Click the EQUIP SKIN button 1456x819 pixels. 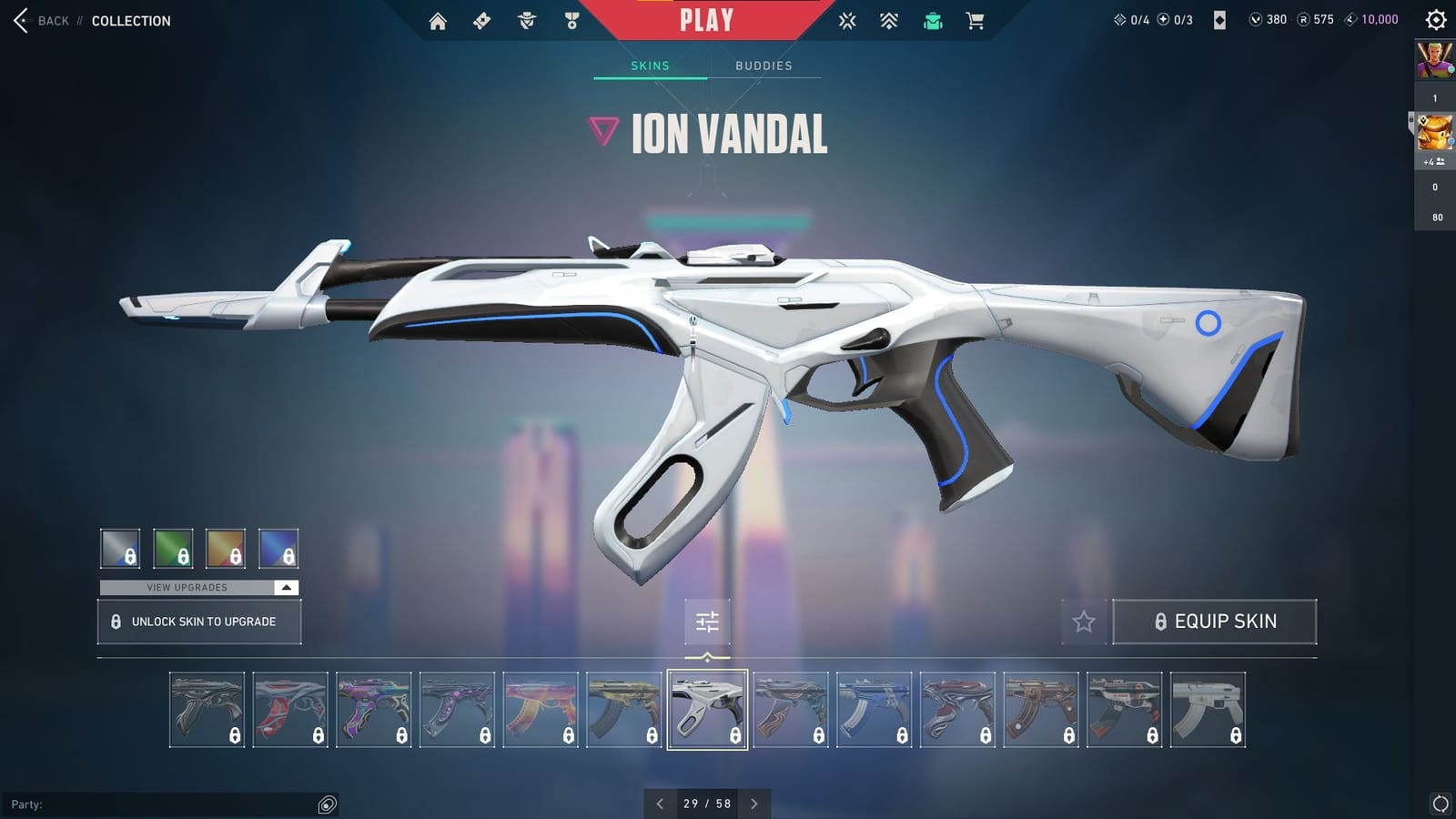[x=1215, y=622]
